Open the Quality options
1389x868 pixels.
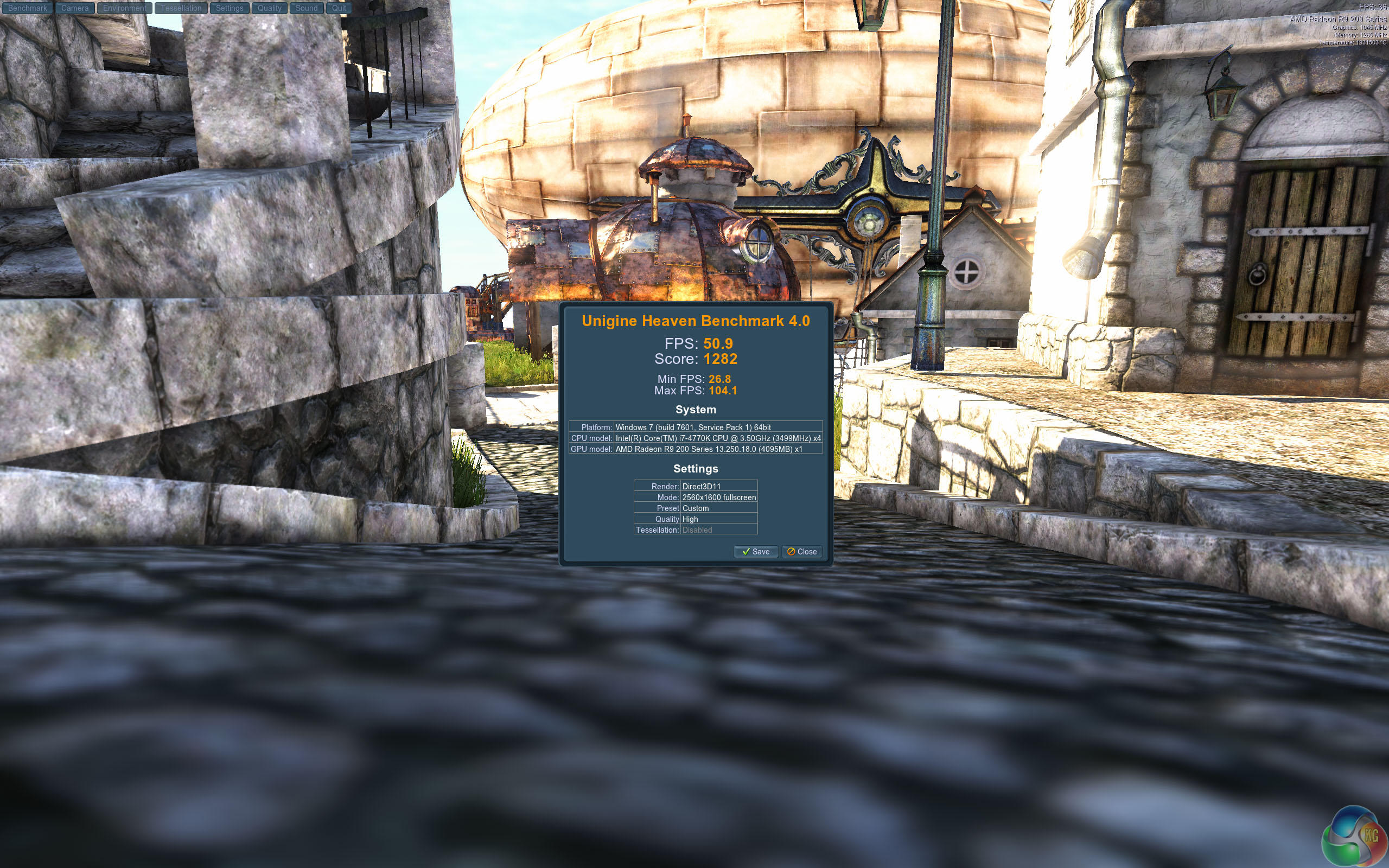pyautogui.click(x=269, y=8)
